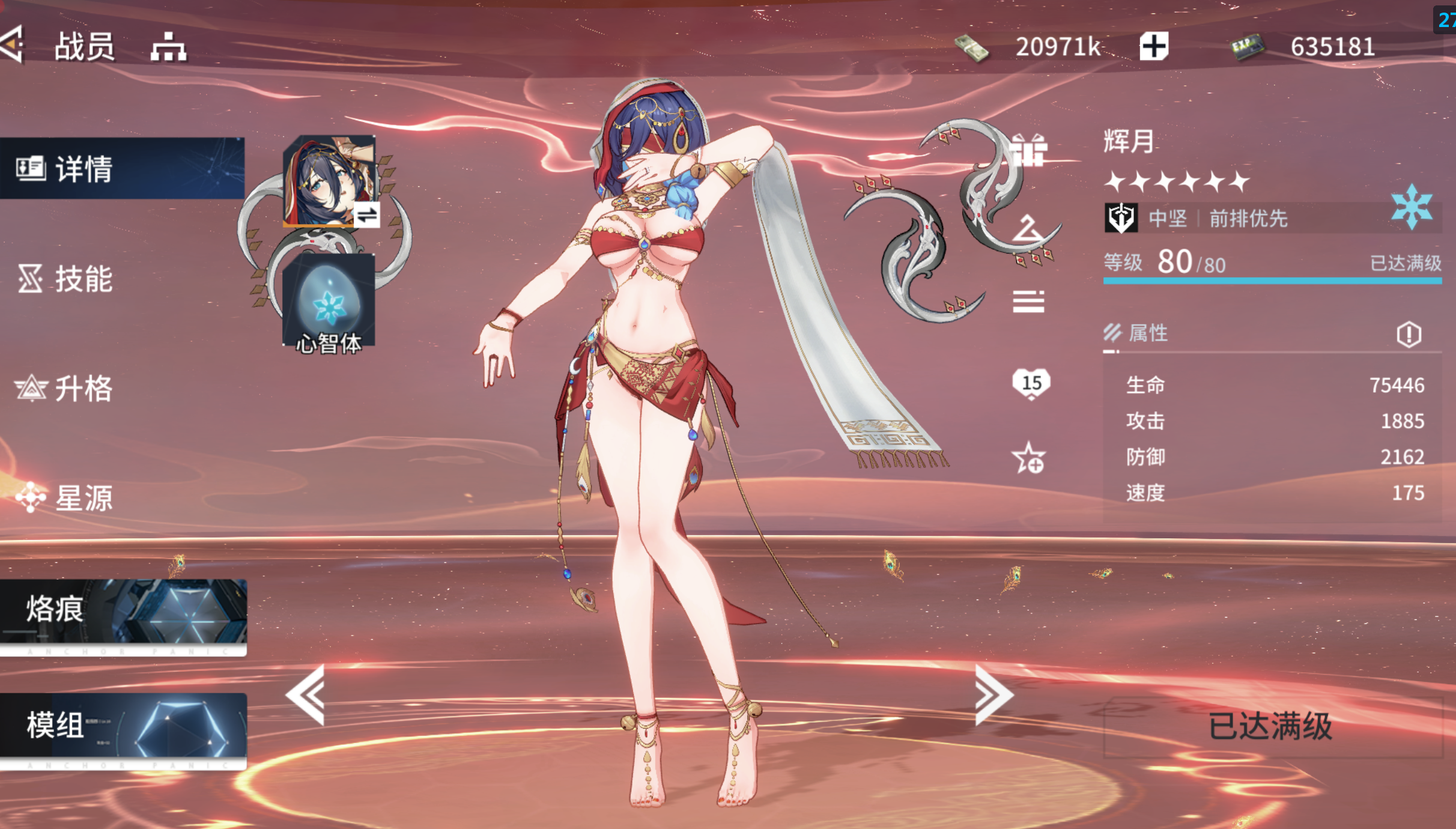This screenshot has width=1456, height=829.
Task: View previous character with left double arrow
Action: pos(306,695)
